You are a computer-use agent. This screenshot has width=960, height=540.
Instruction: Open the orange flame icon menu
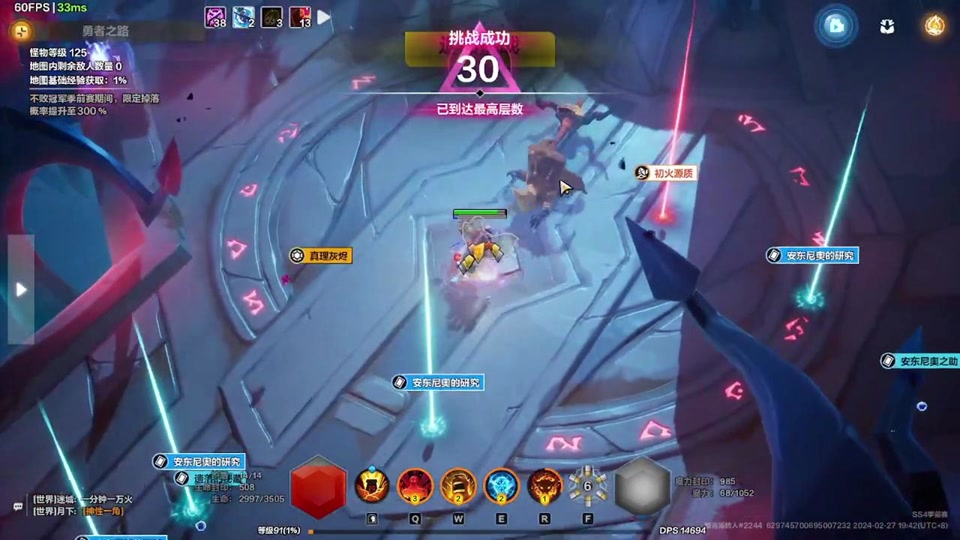(935, 26)
